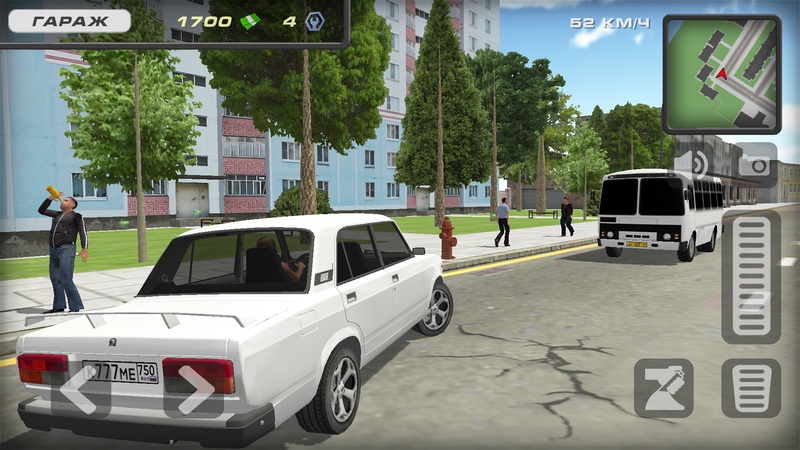Viewport: 800px width, 450px height.
Task: Click the green cash money icon
Action: (x=250, y=21)
